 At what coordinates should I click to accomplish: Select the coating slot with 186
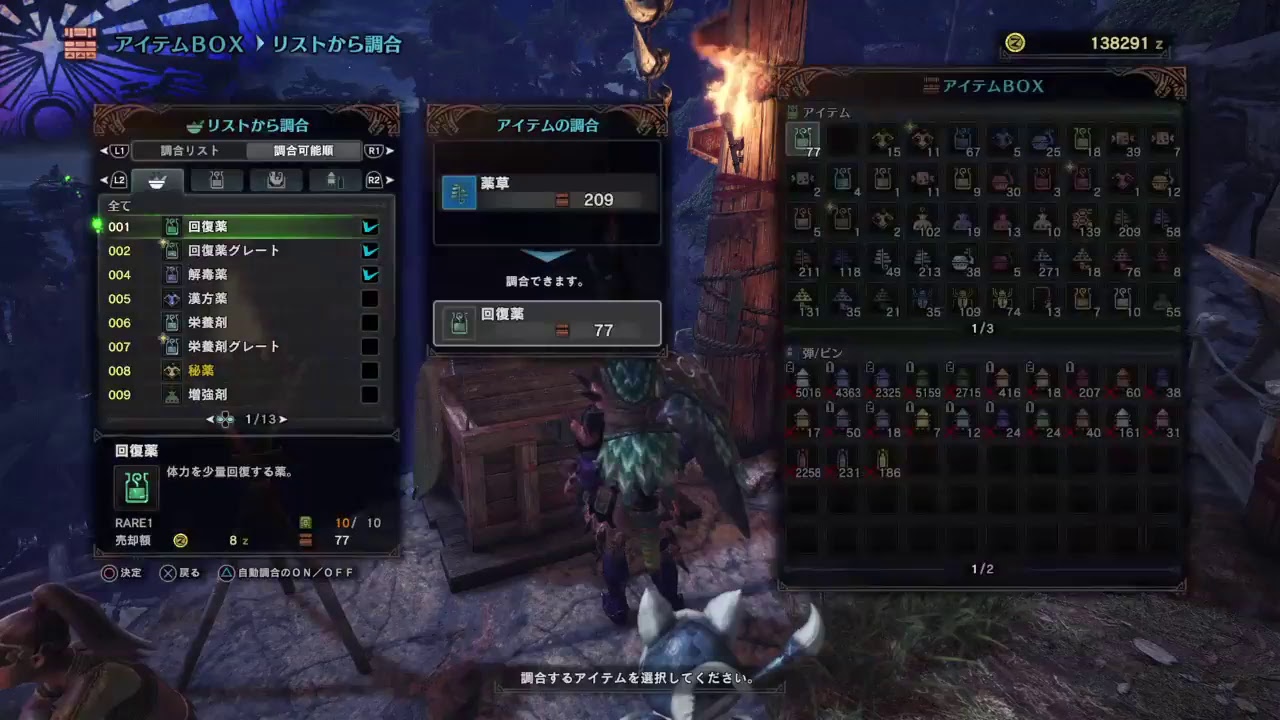(x=883, y=461)
